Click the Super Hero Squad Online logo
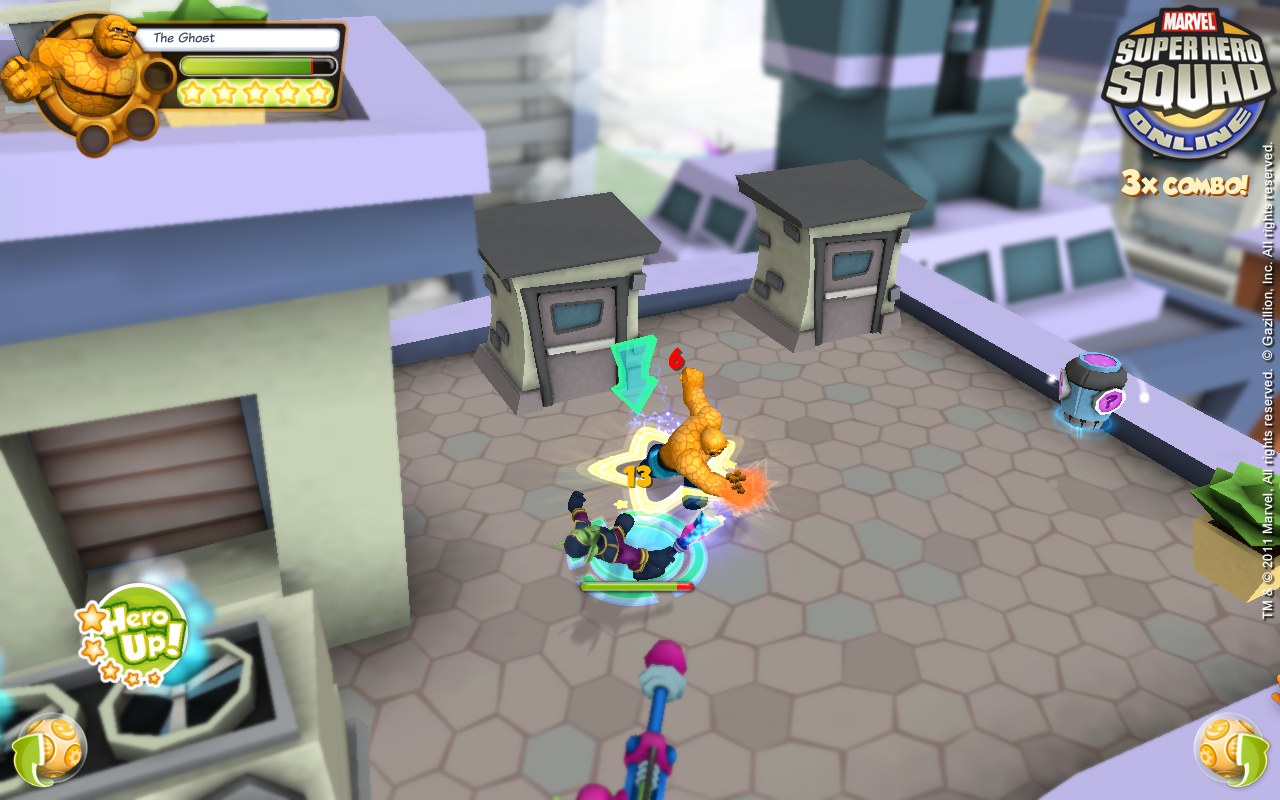This screenshot has height=800, width=1280. (1186, 85)
